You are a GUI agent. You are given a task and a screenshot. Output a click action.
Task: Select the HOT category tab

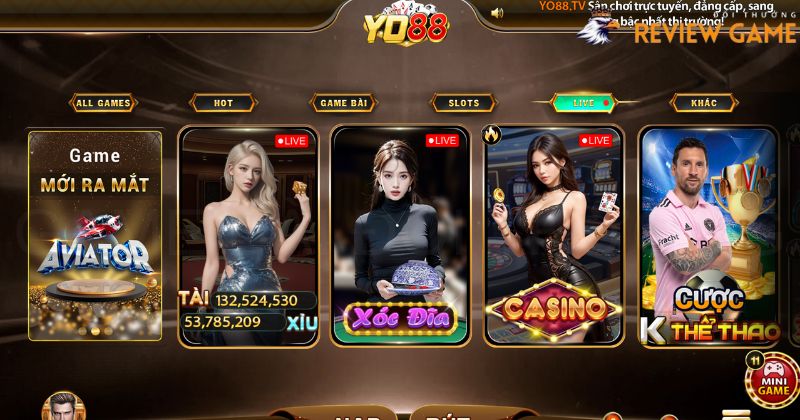pyautogui.click(x=224, y=103)
